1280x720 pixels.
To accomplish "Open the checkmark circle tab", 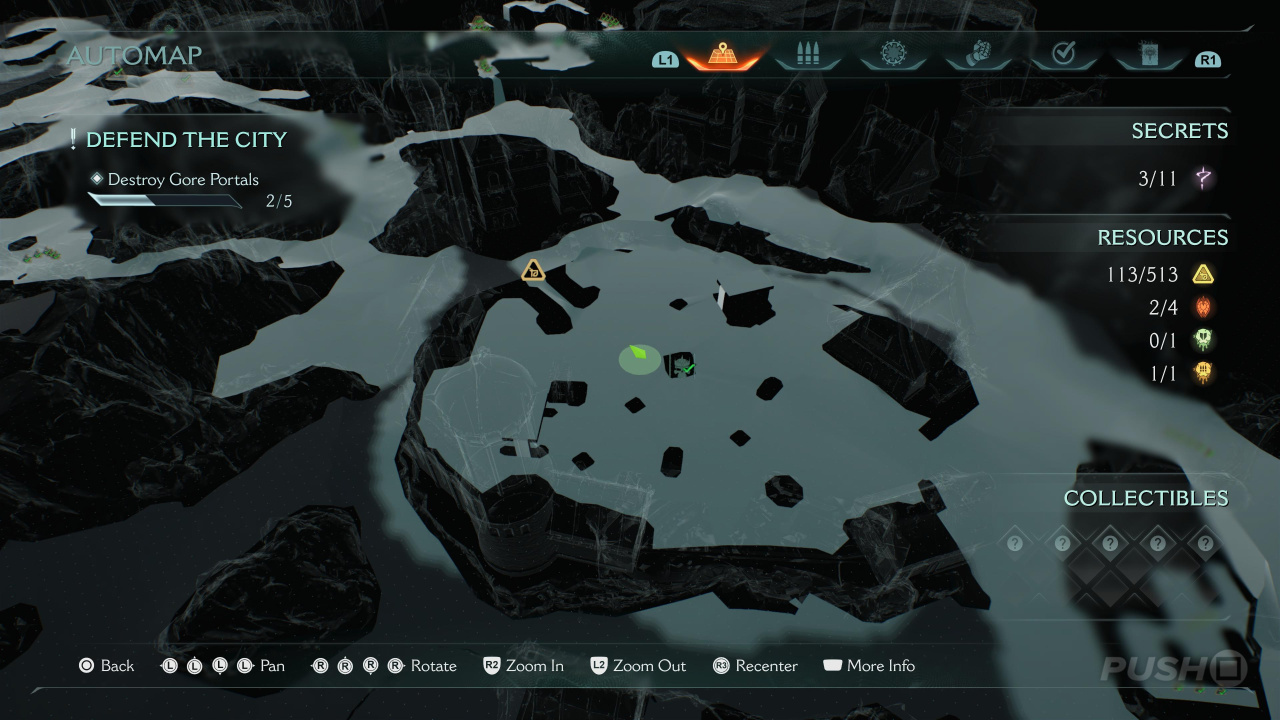I will (1063, 55).
